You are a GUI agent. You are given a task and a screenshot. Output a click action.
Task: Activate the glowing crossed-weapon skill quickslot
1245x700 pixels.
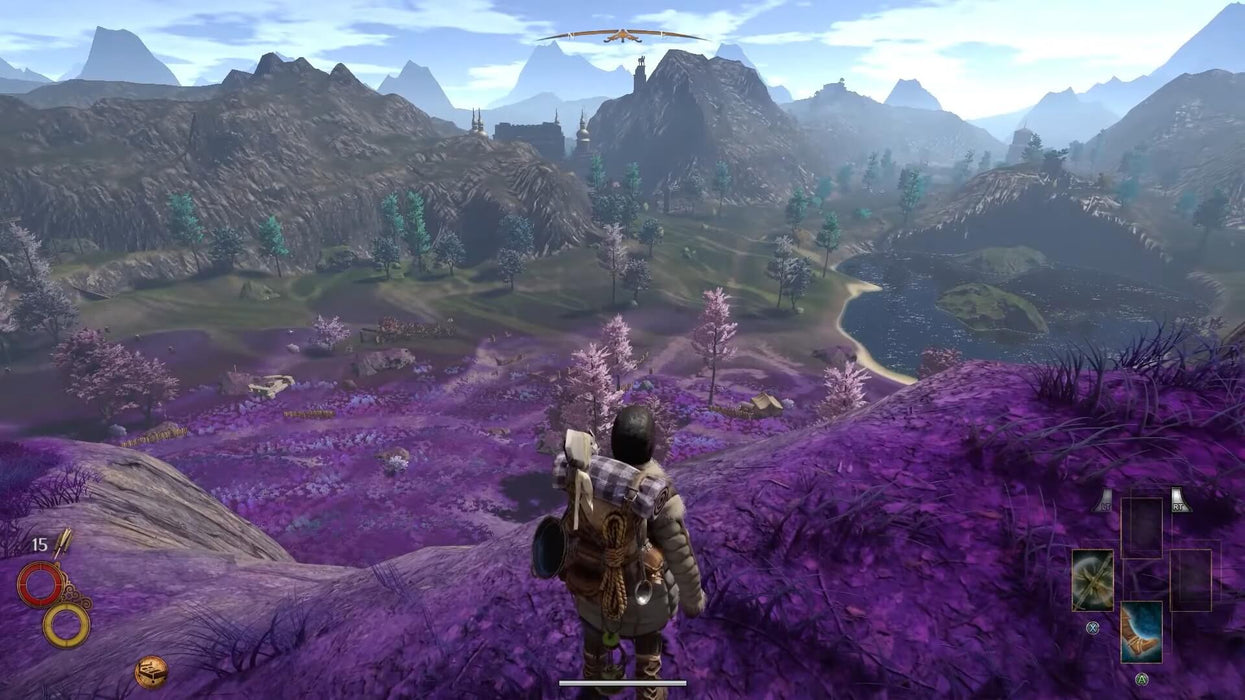point(1092,580)
